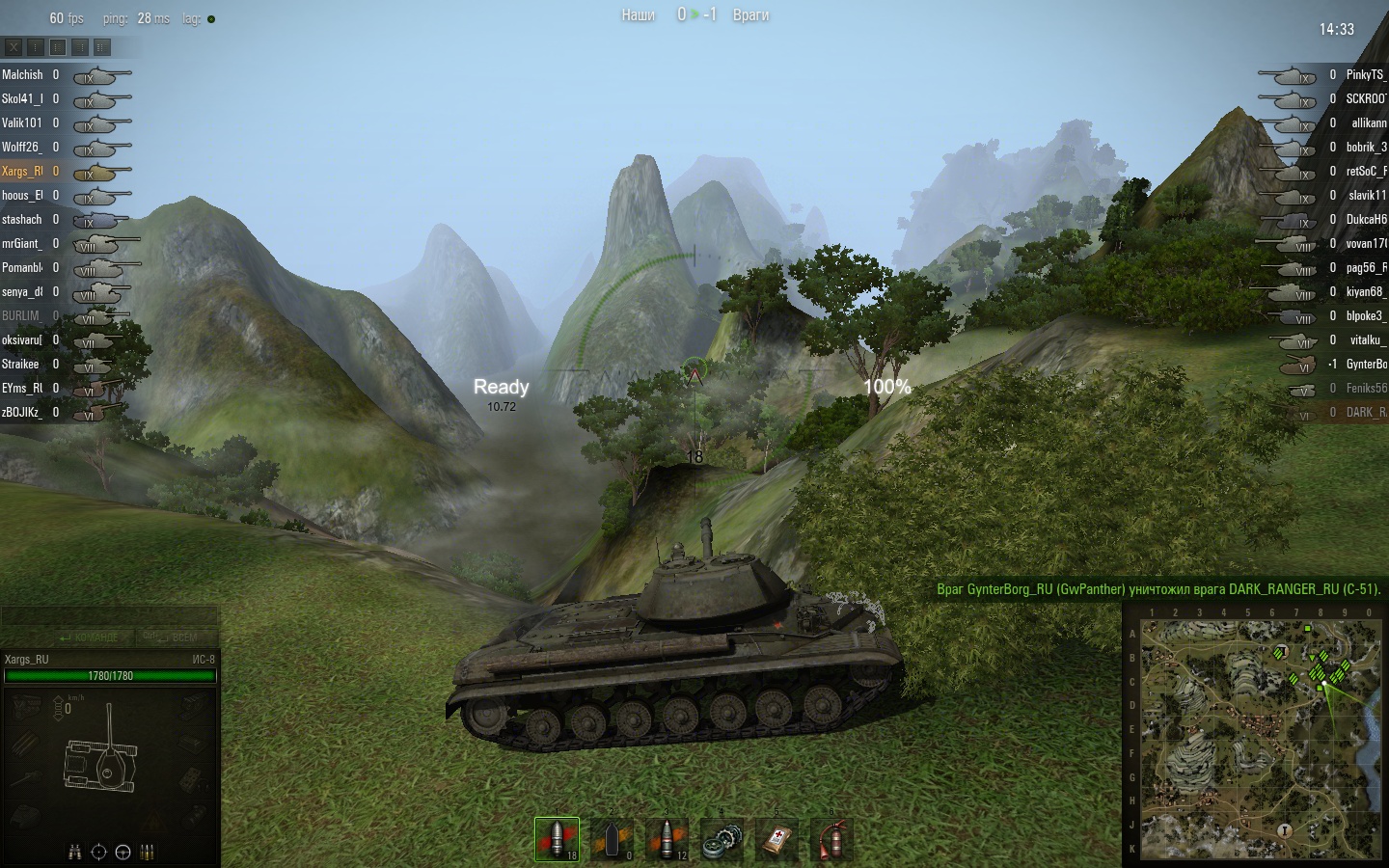The image size is (1389, 868).
Task: Activate the fire extinguisher consumable
Action: [831, 839]
